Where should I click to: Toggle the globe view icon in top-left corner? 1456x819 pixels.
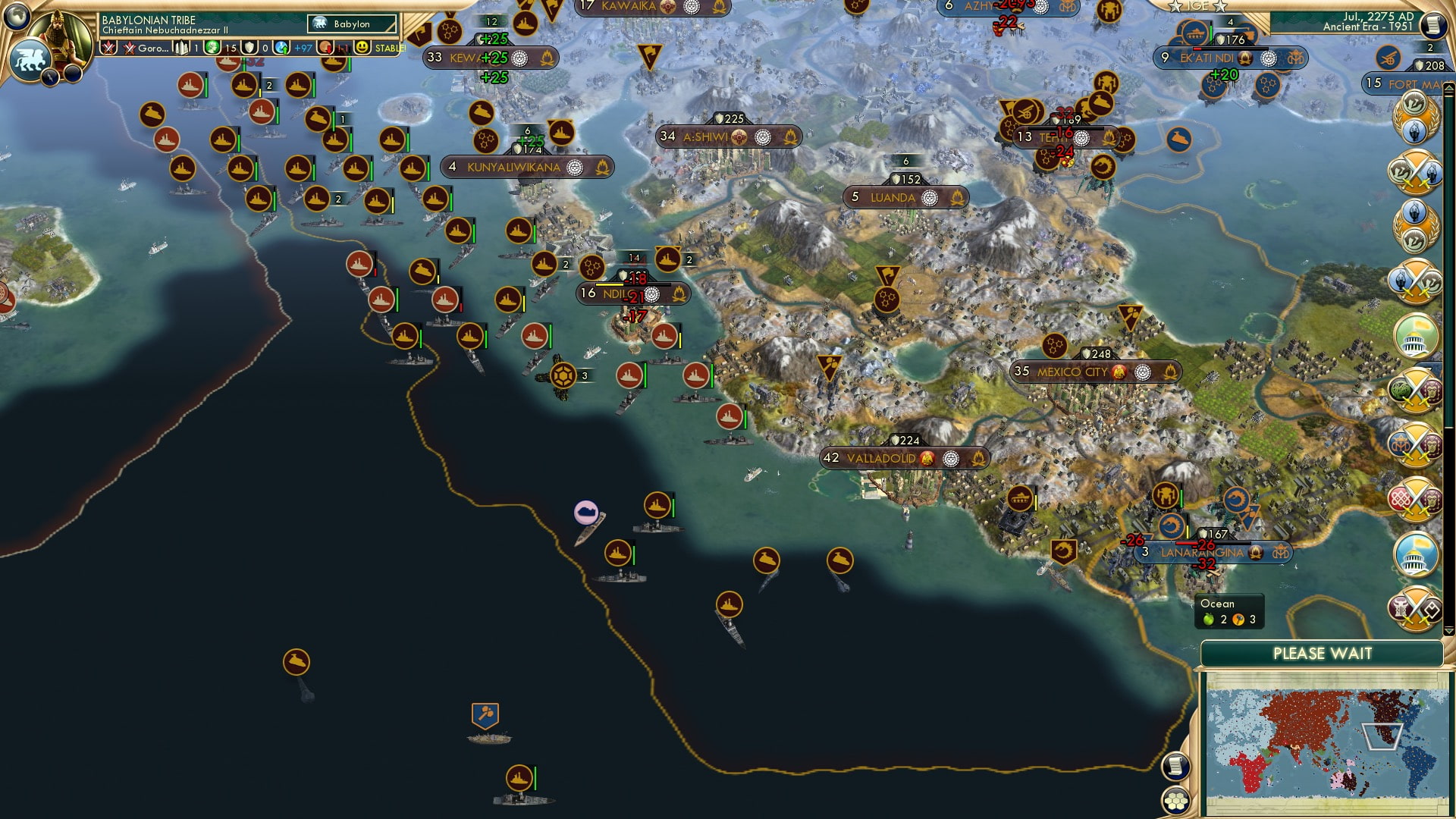pos(17,17)
